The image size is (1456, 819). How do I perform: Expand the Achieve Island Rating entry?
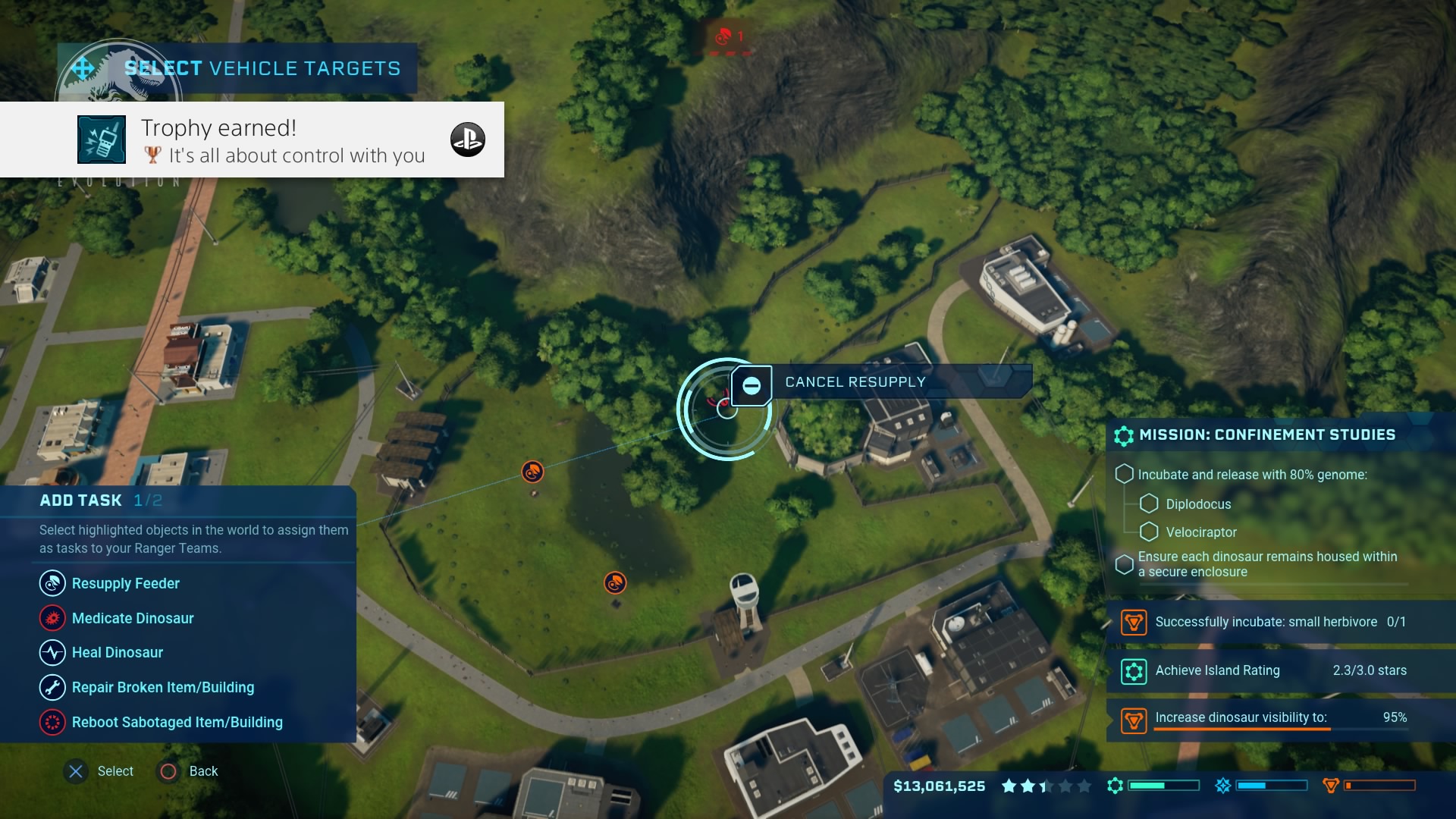(1134, 670)
